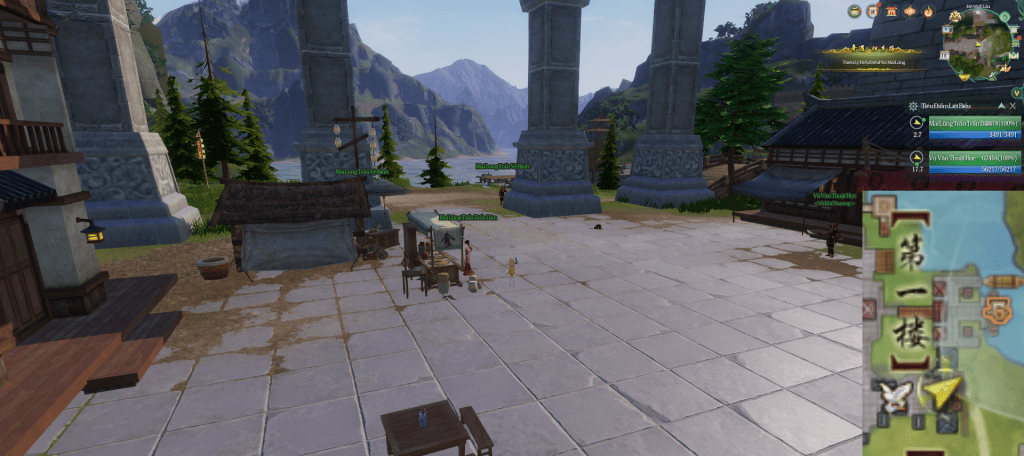The height and width of the screenshot is (456, 1024).
Task: Close the Tiêu Điểm Liệt Biểu panel
Action: [1013, 106]
